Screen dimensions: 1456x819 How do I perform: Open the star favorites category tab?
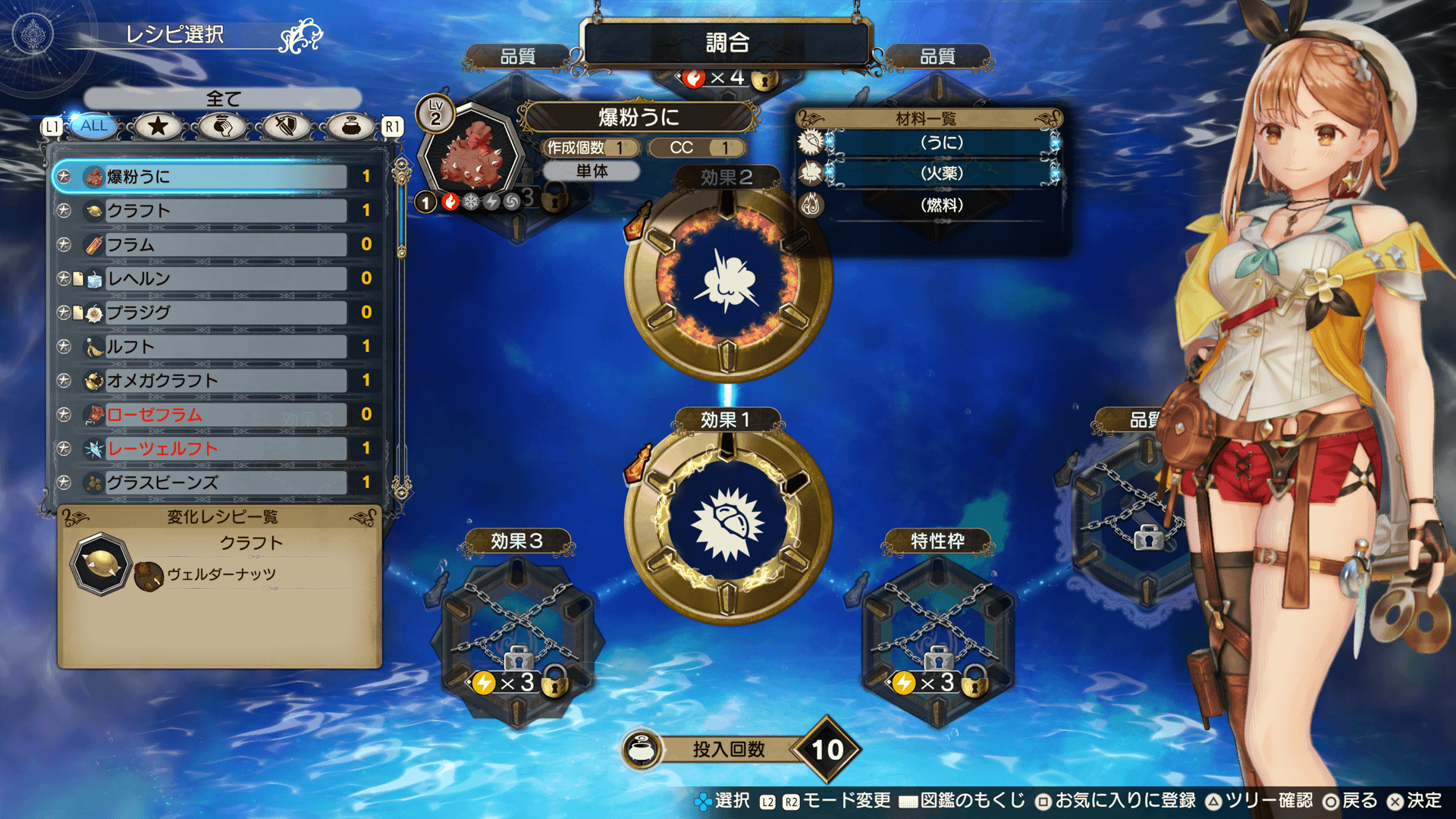(158, 126)
